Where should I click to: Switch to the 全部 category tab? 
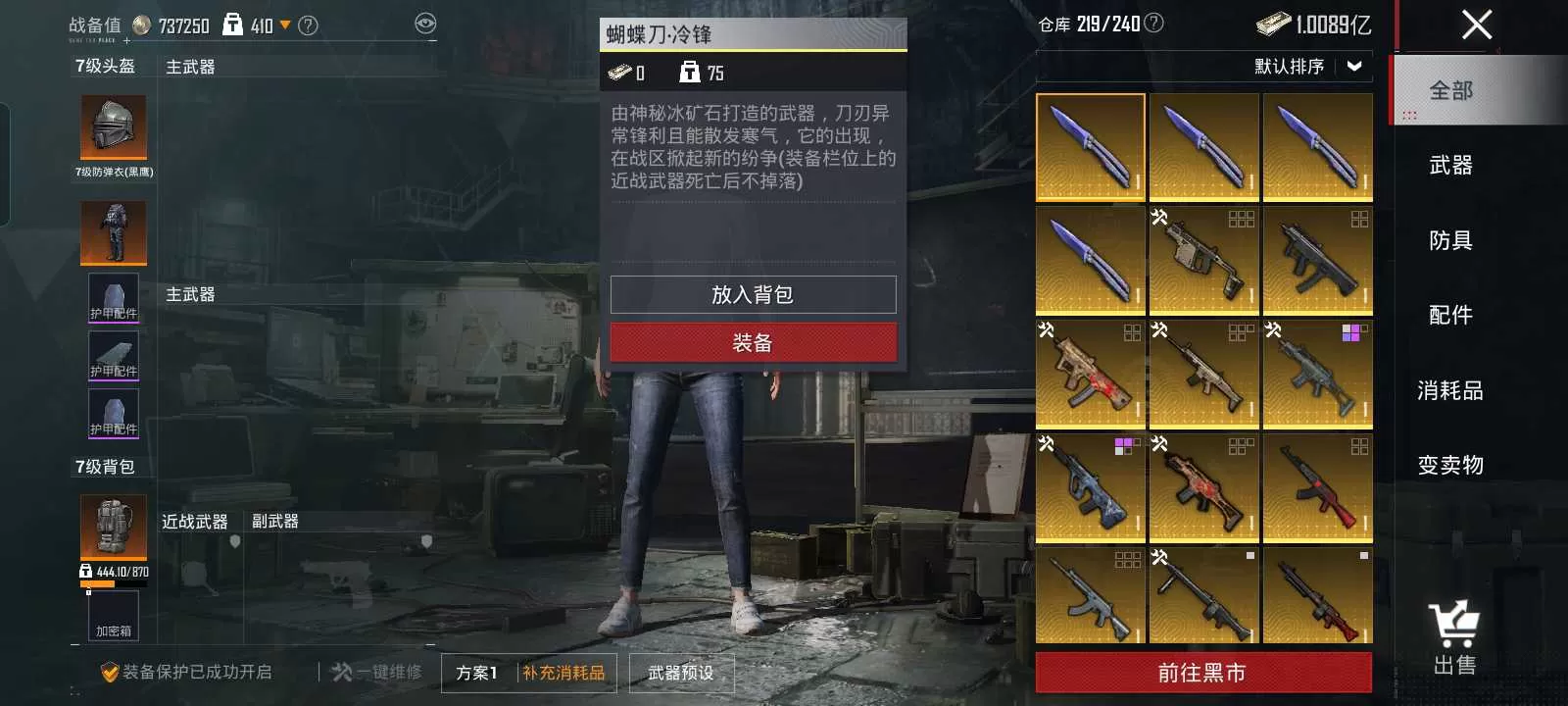(x=1450, y=91)
